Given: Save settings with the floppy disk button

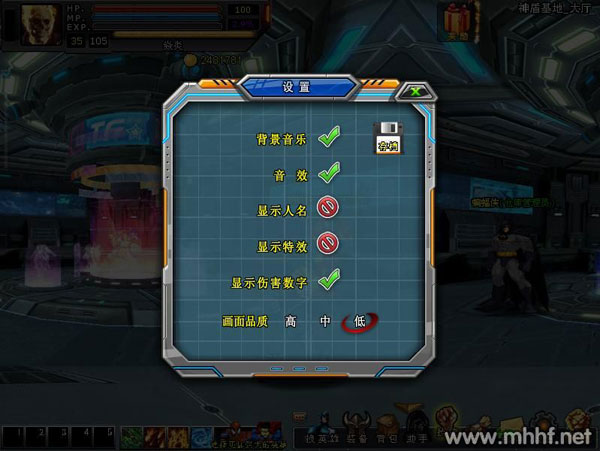Looking at the screenshot, I should click(387, 138).
